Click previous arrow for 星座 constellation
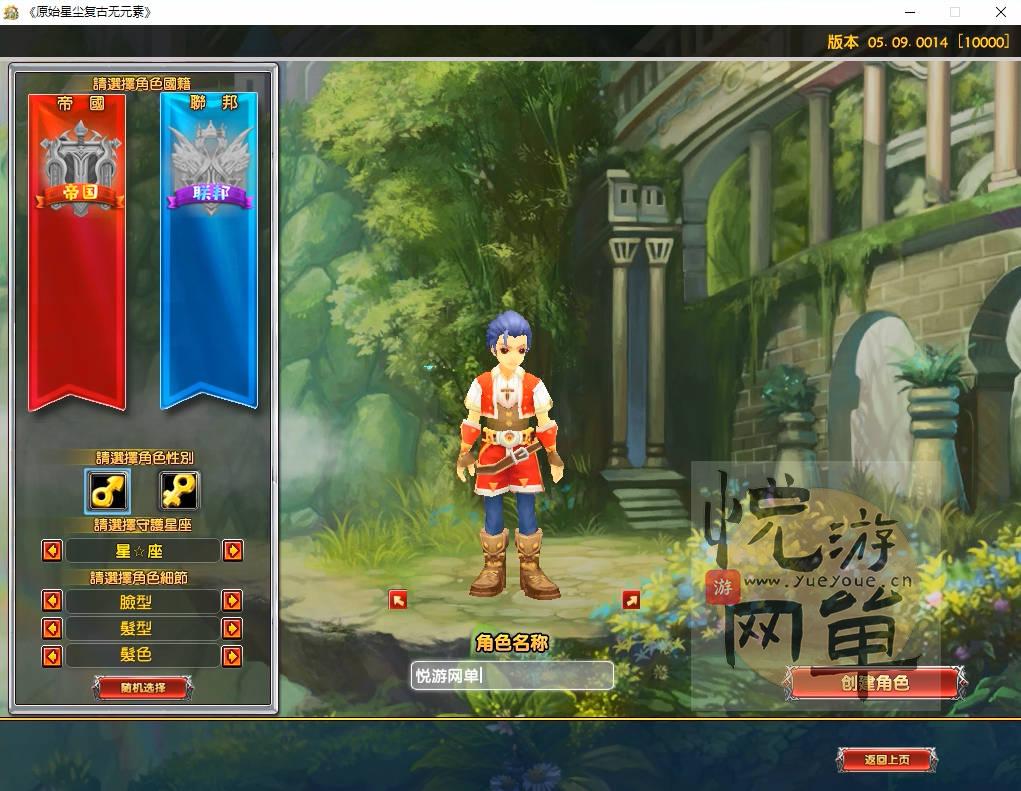Screen dimensions: 1021x791 pyautogui.click(x=52, y=551)
